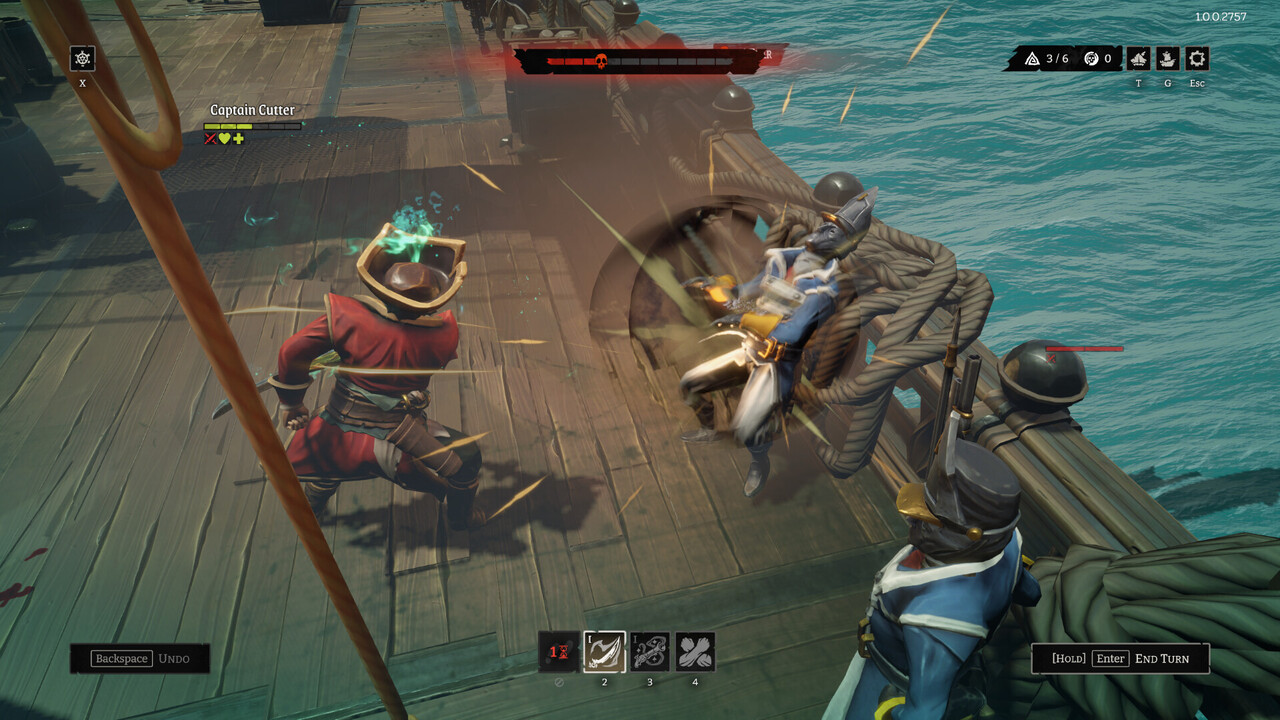Undo the last action
The image size is (1280, 720).
(x=140, y=658)
